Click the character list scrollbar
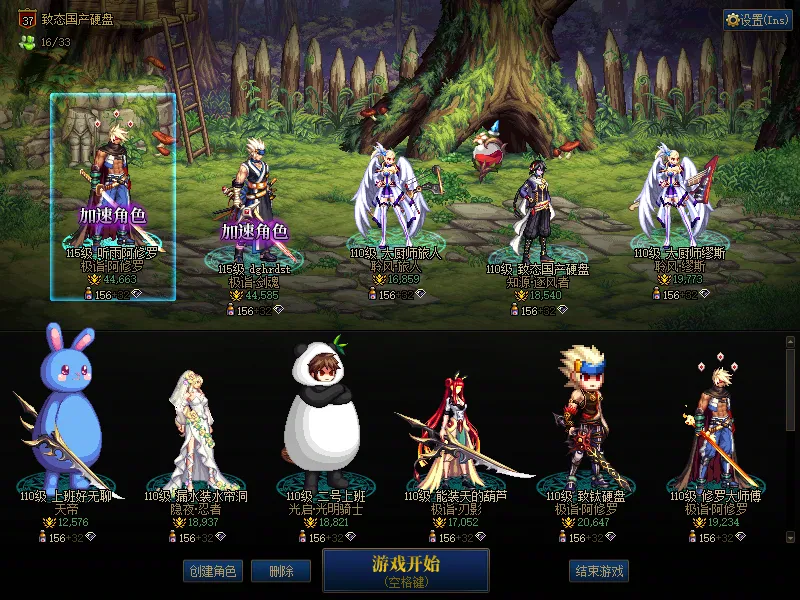Screen dimensions: 800x600 click(790, 390)
